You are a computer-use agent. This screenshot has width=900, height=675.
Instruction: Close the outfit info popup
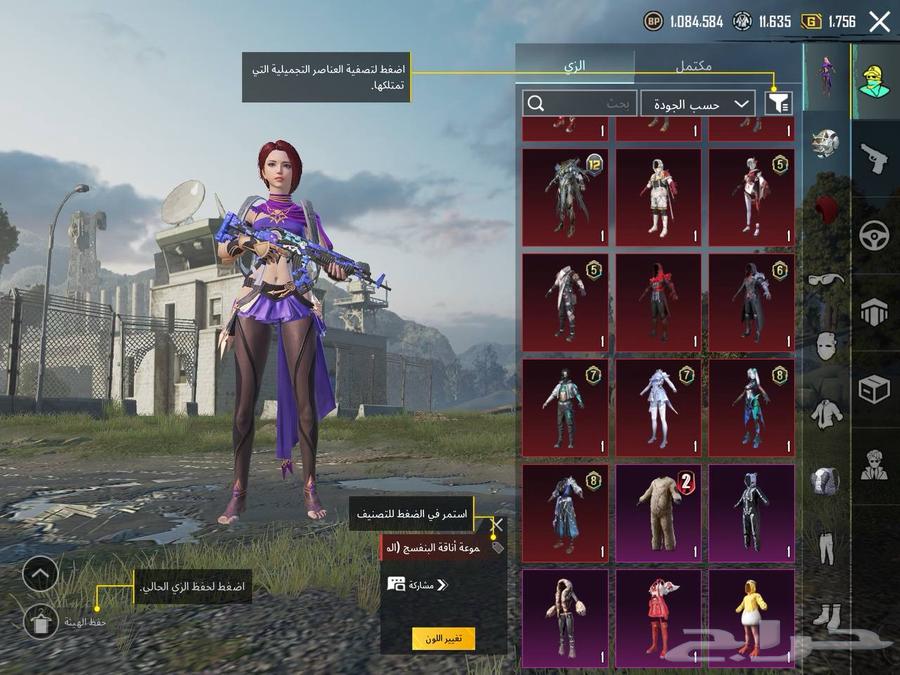pos(497,524)
